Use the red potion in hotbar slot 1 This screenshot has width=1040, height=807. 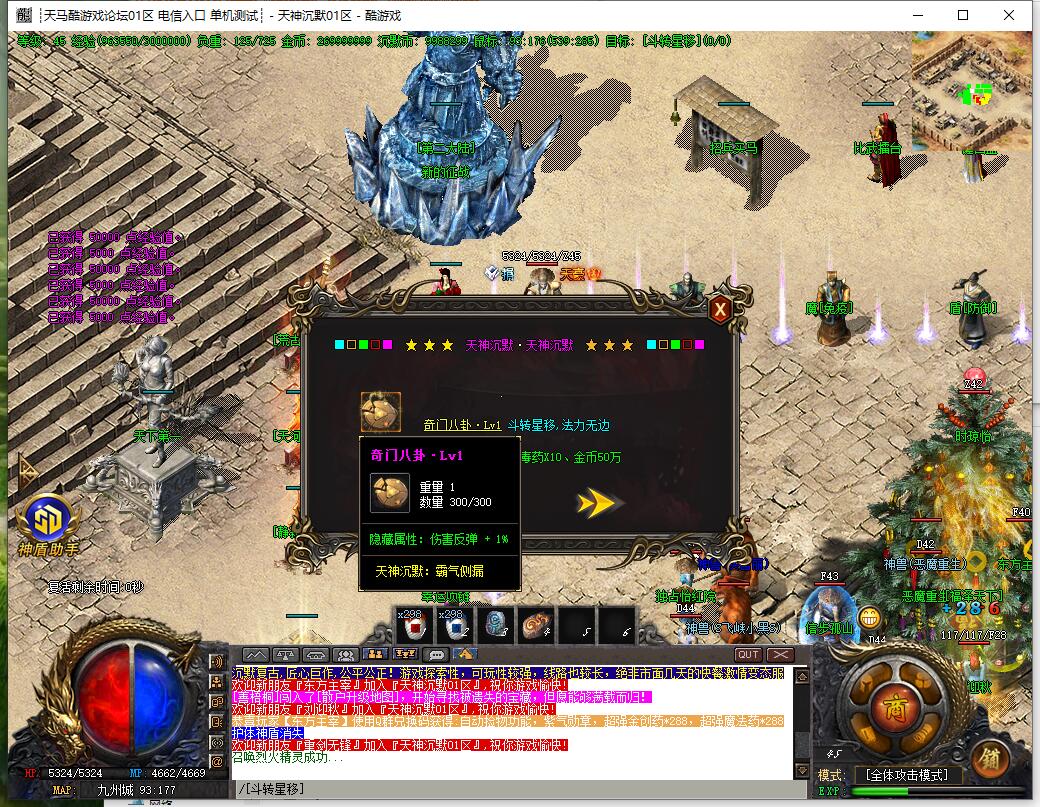coord(412,627)
